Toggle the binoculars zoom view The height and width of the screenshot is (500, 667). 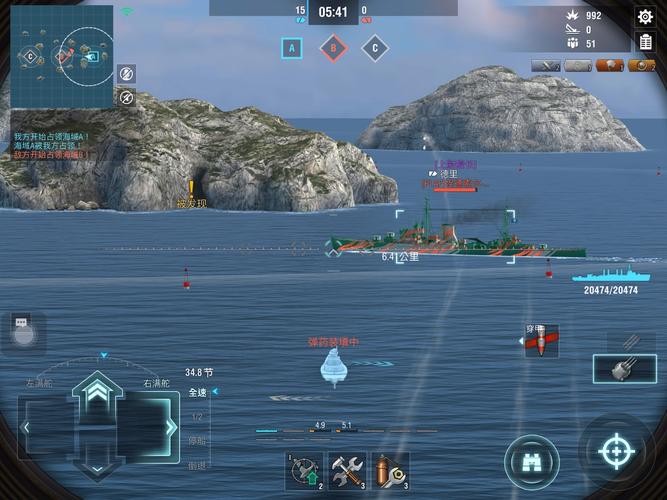(531, 461)
